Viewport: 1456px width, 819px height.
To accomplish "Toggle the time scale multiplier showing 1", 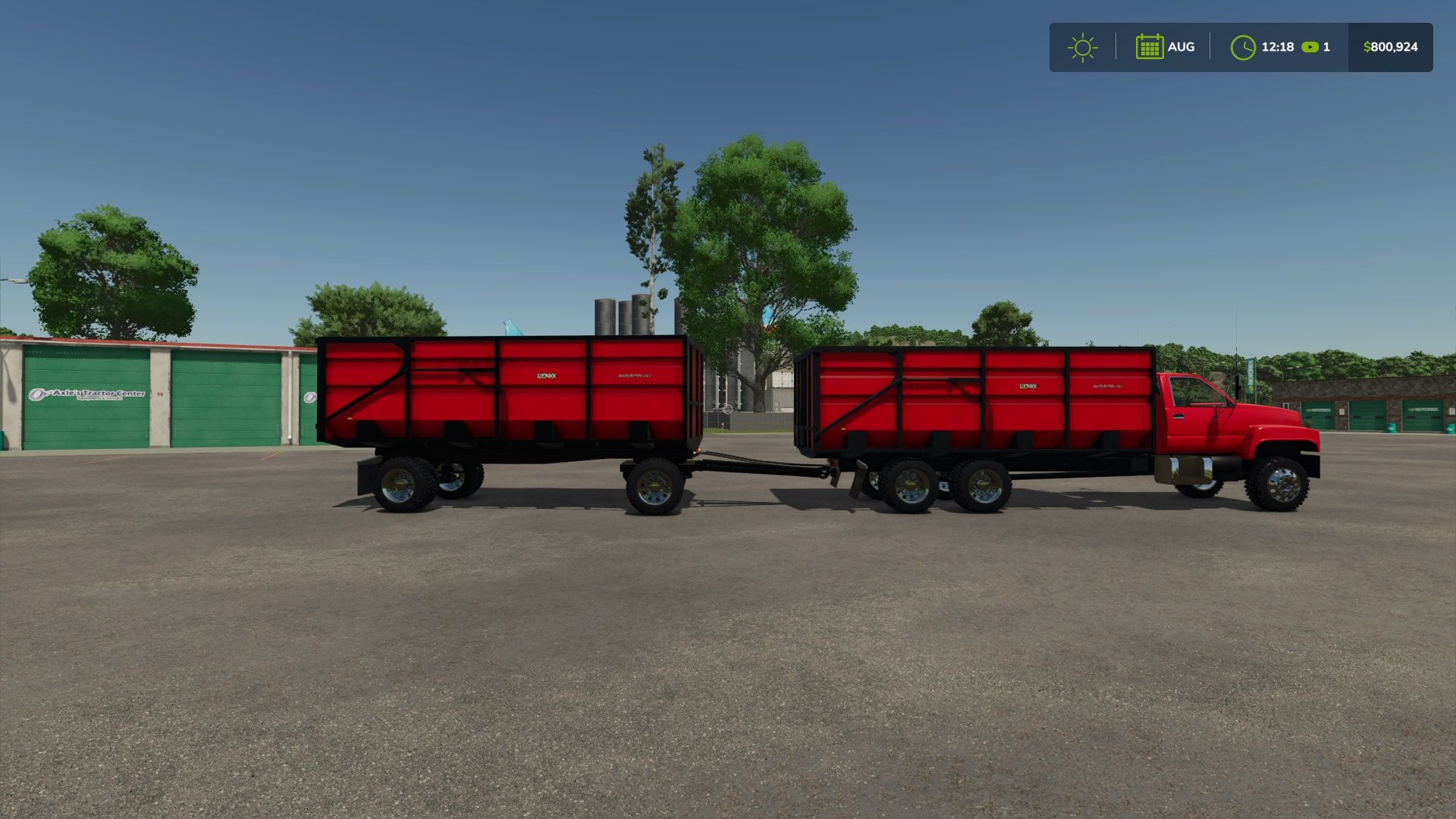I will click(x=1326, y=47).
